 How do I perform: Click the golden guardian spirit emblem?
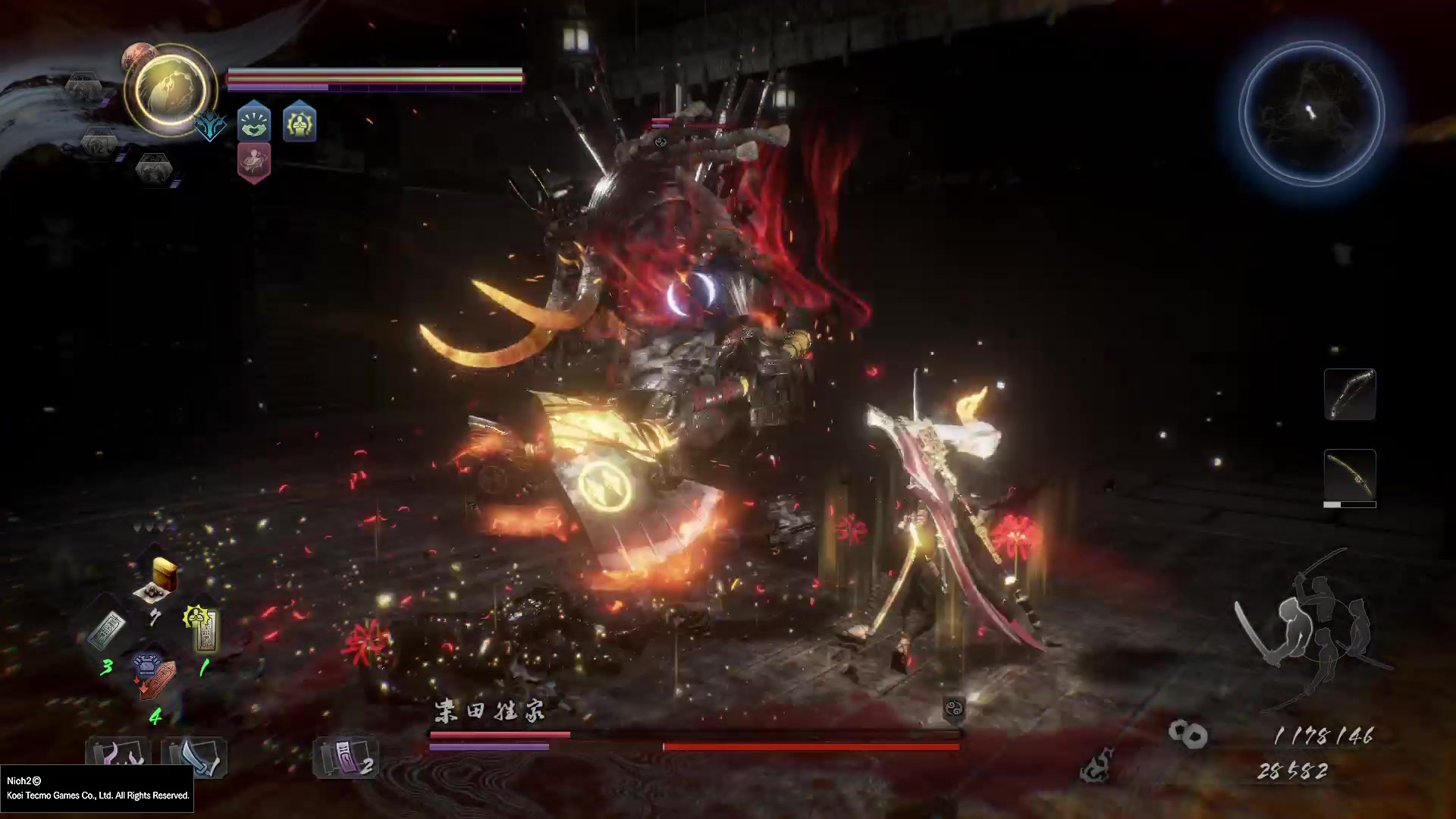[171, 89]
